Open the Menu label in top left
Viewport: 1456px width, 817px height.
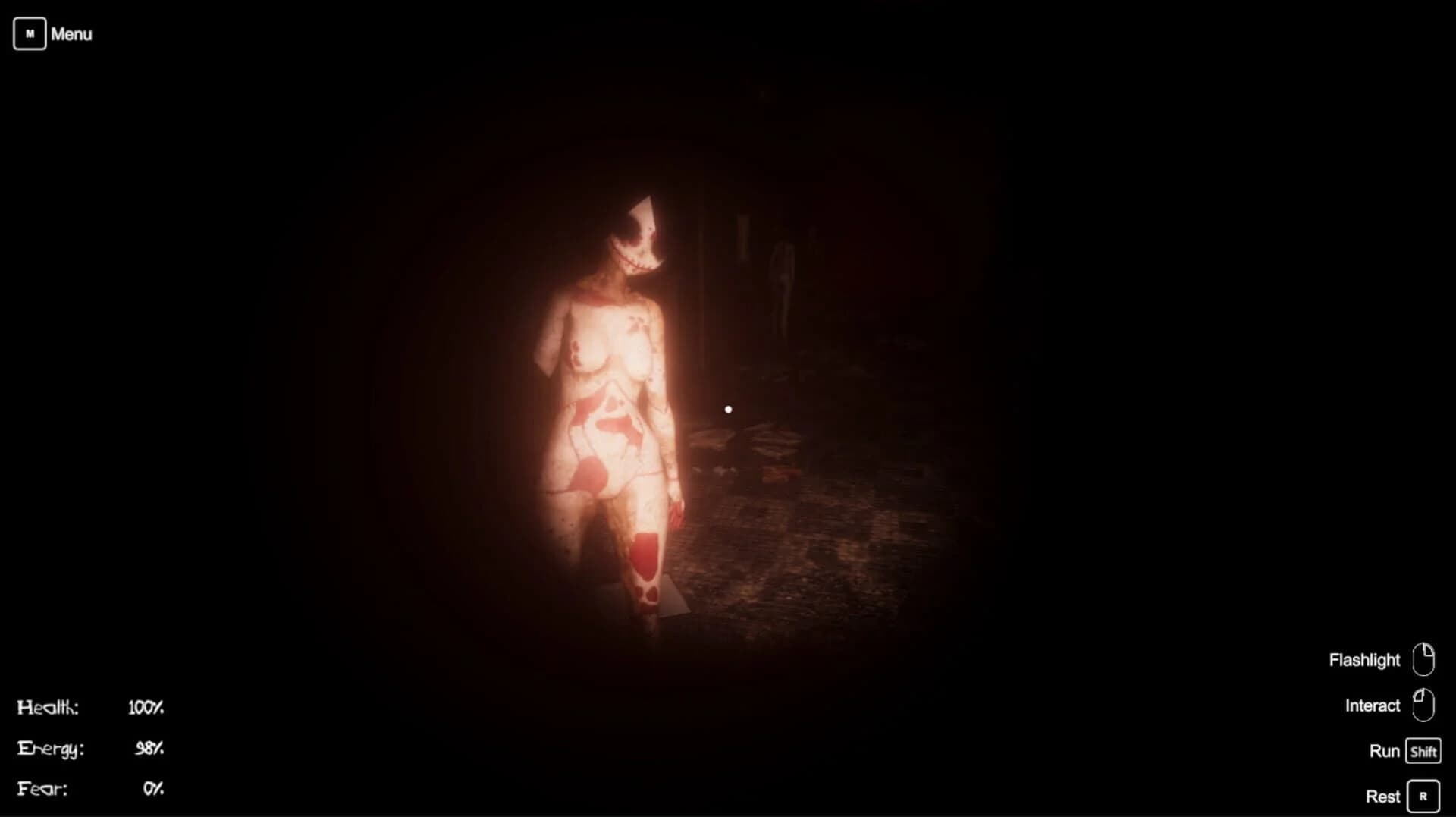coord(71,34)
